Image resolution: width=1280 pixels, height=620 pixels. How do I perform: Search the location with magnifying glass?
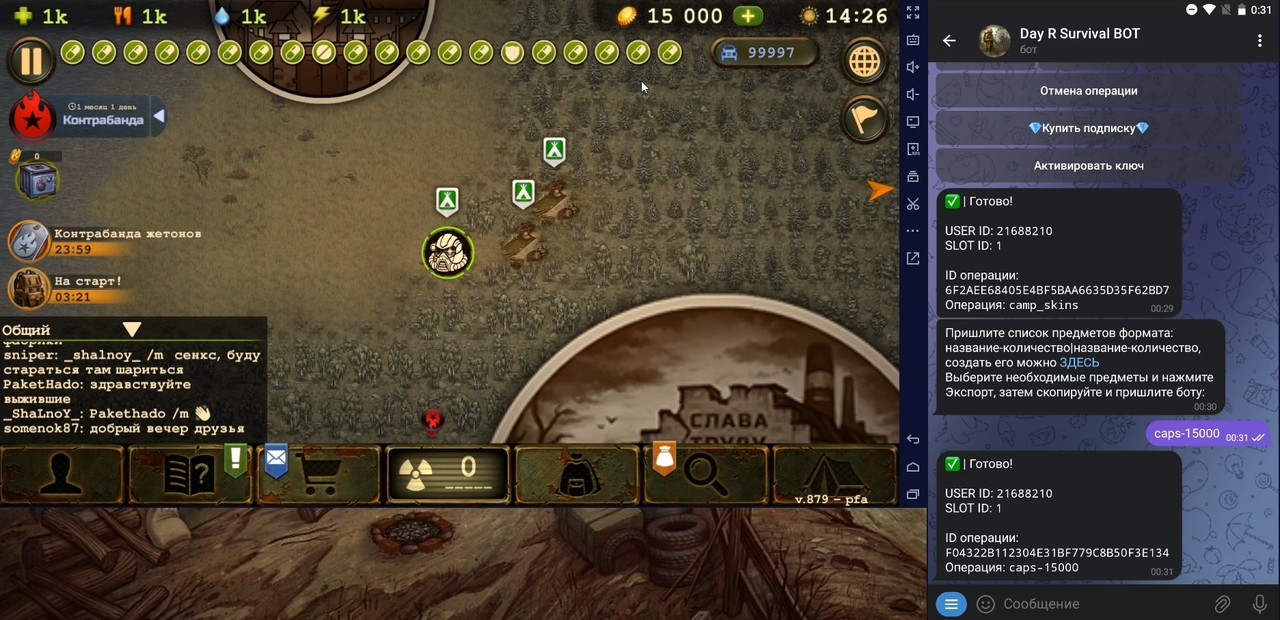[705, 475]
